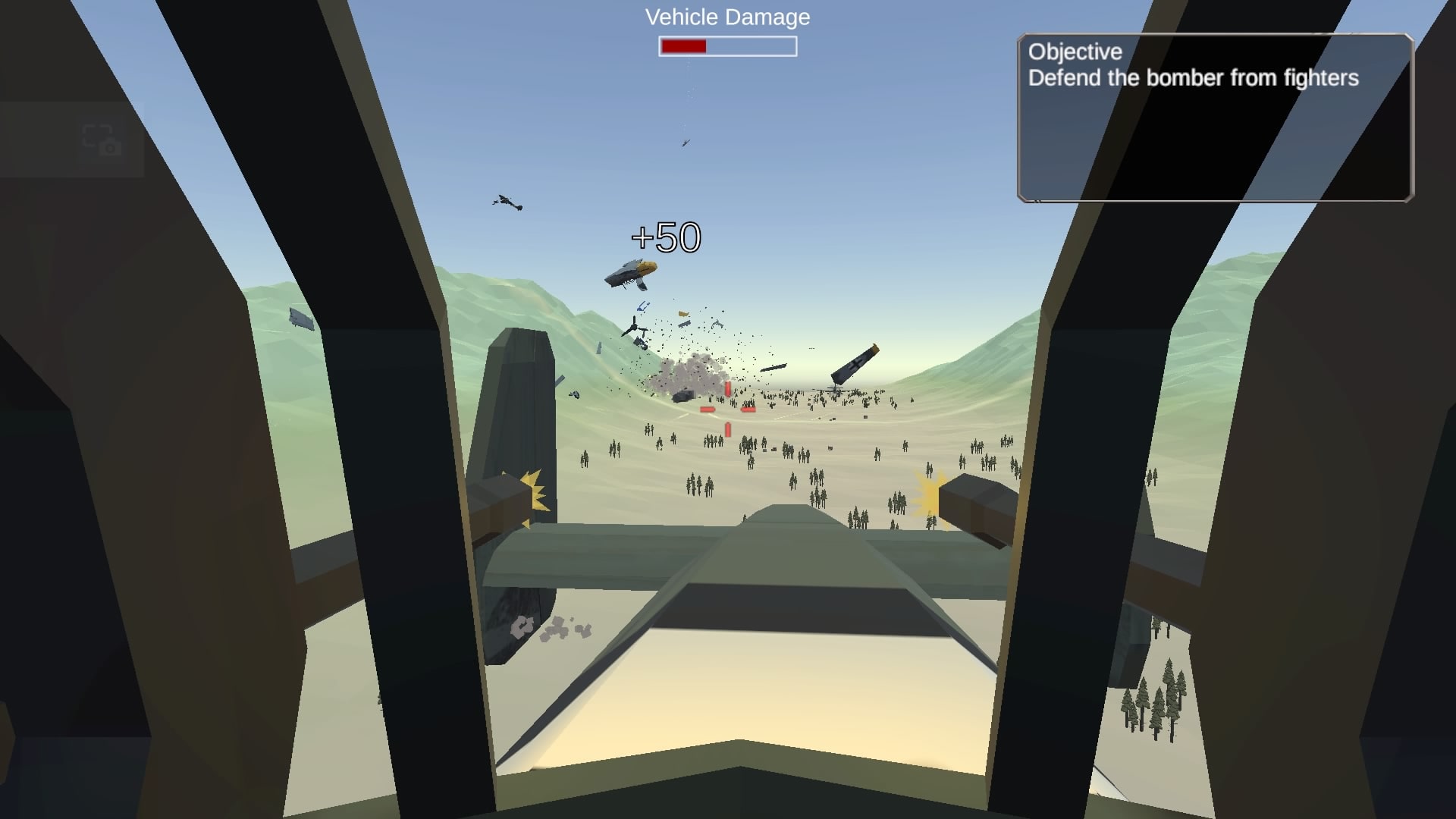Viewport: 1456px width, 819px height.
Task: Select the Objective panel title text
Action: 1074,52
